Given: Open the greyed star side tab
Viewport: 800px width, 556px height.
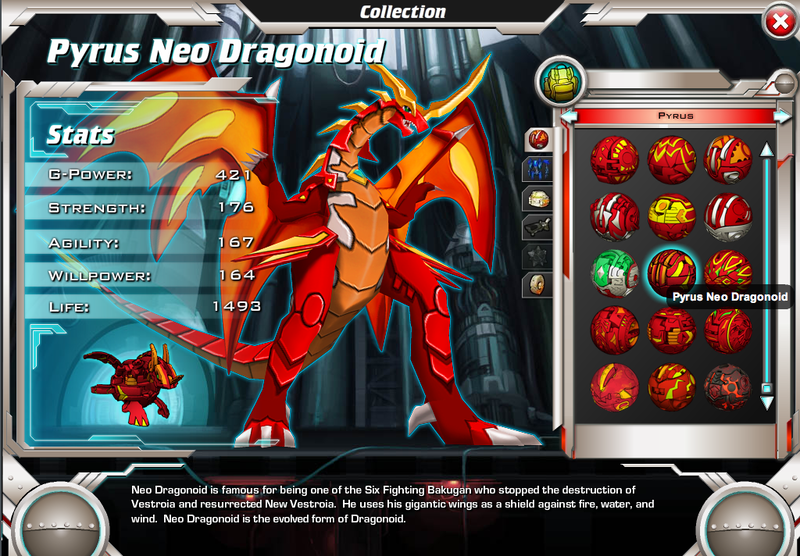Looking at the screenshot, I should point(539,256).
